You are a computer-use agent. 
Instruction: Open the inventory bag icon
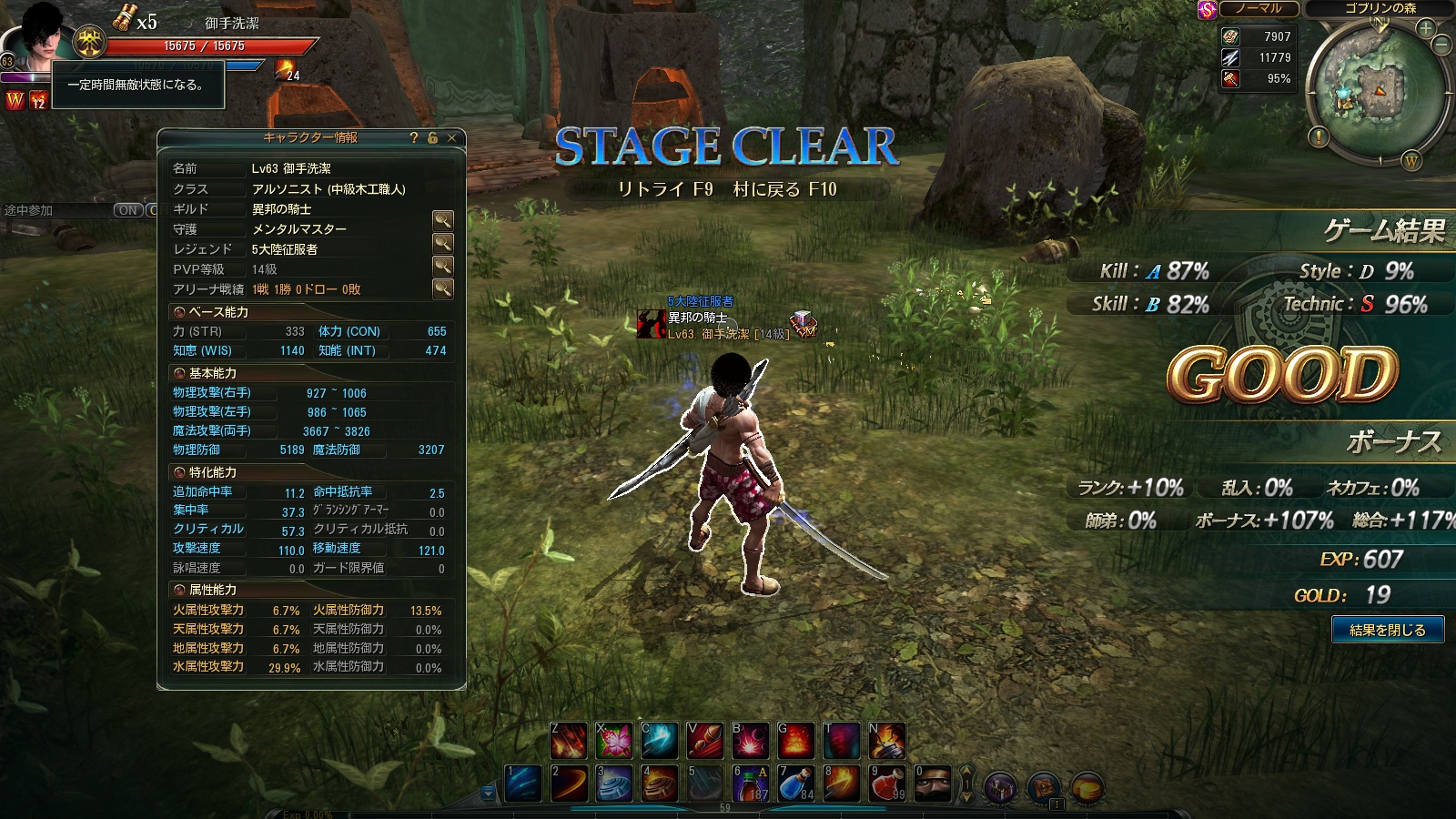(x=1044, y=787)
